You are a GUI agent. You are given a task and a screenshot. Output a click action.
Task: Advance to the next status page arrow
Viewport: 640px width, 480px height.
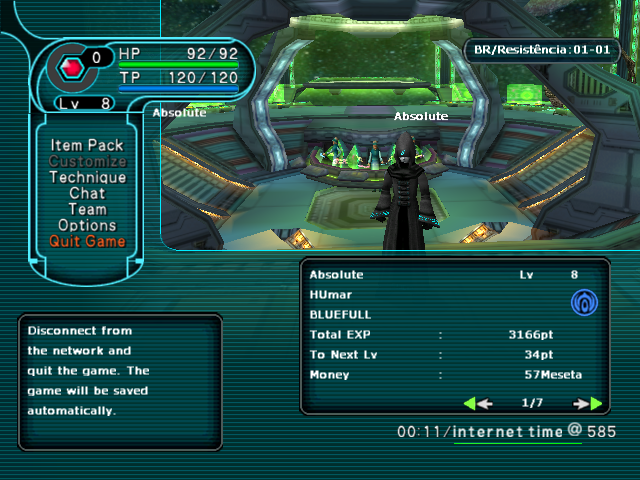[588, 404]
